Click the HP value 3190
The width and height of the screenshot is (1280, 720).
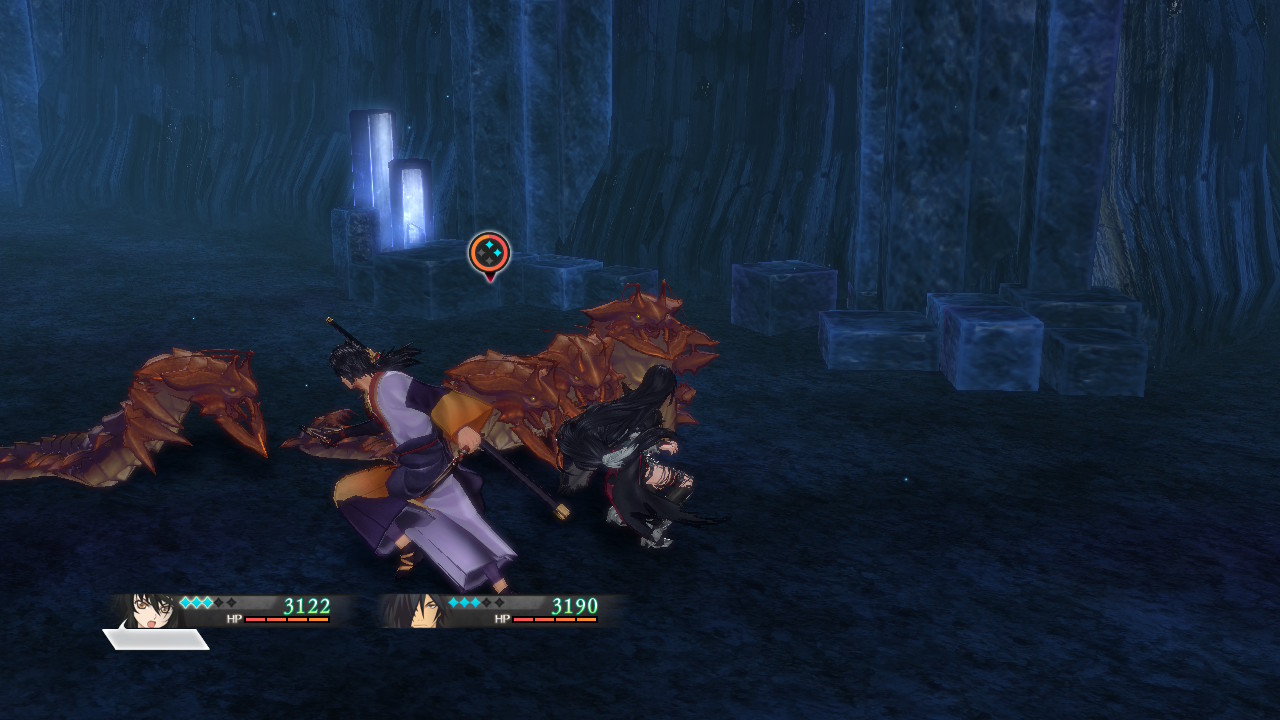(576, 604)
